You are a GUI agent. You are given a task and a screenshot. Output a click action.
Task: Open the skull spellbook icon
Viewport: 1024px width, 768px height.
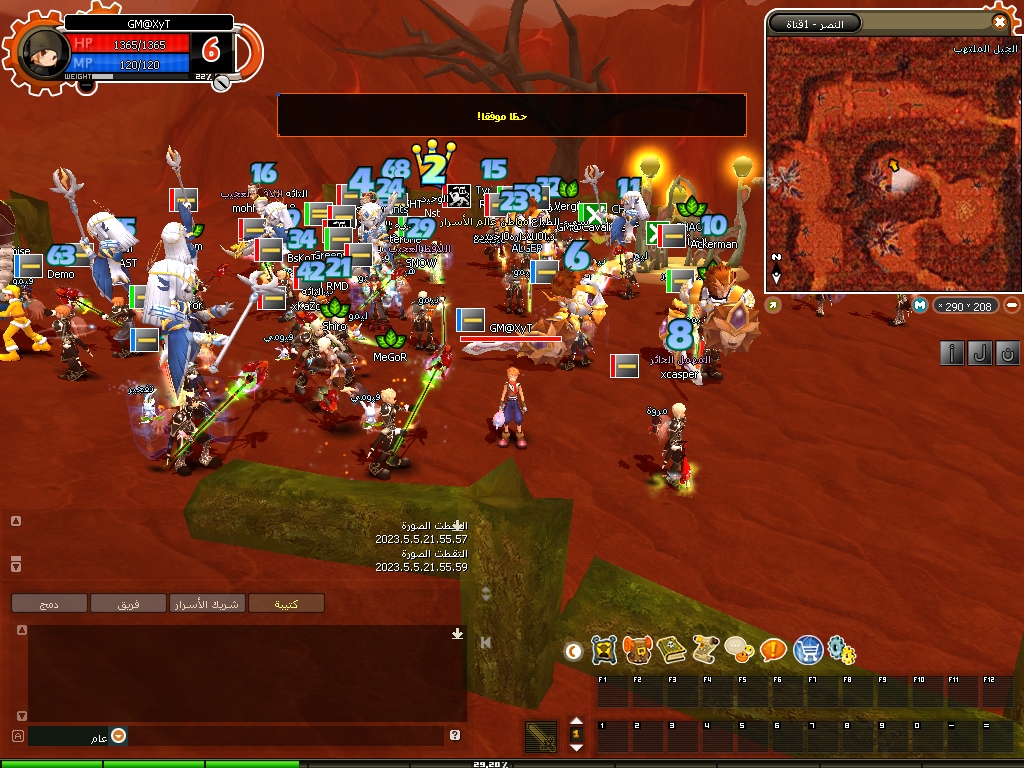(x=671, y=651)
